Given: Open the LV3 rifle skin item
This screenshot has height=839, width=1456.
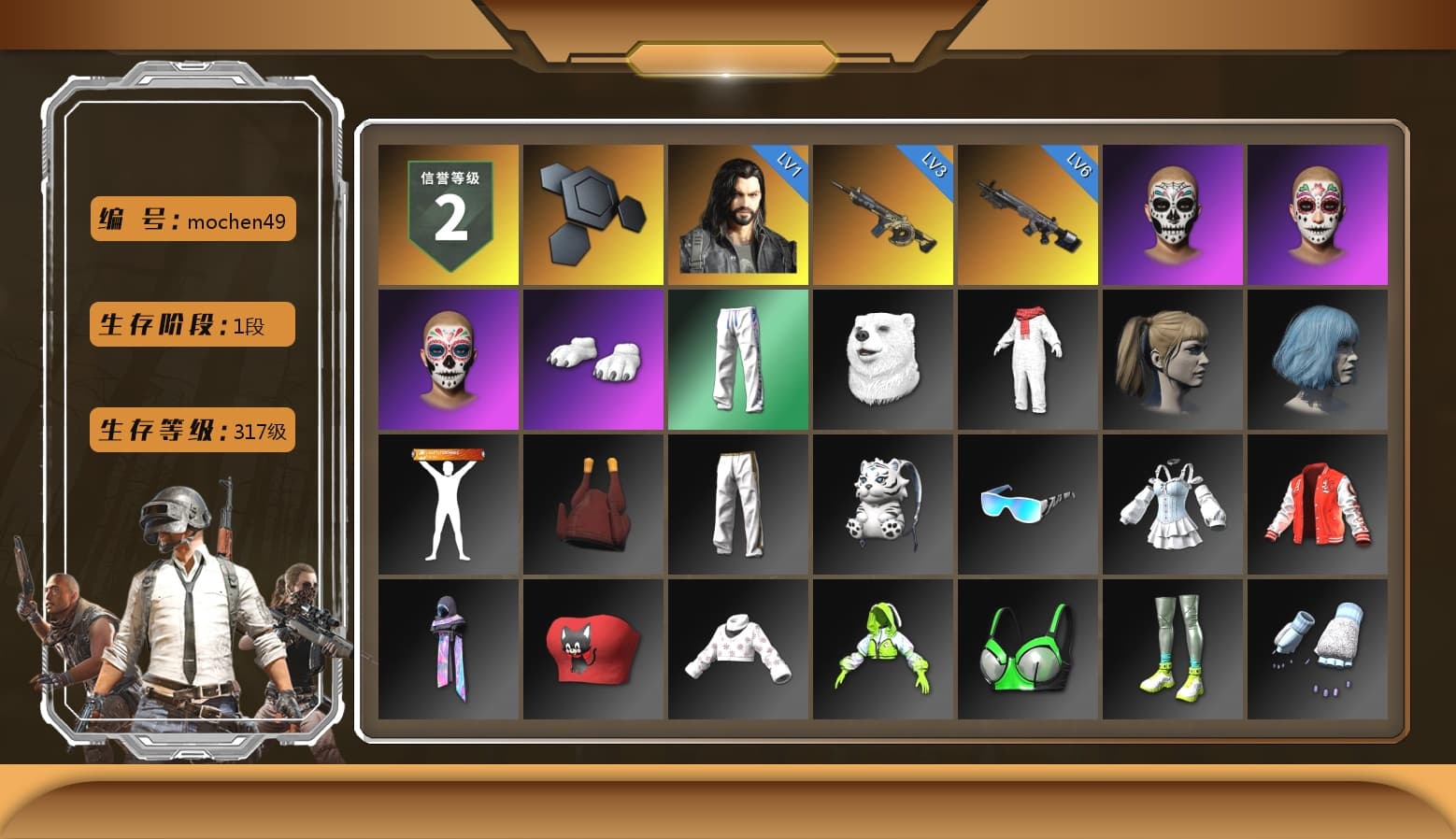Looking at the screenshot, I should [x=883, y=213].
